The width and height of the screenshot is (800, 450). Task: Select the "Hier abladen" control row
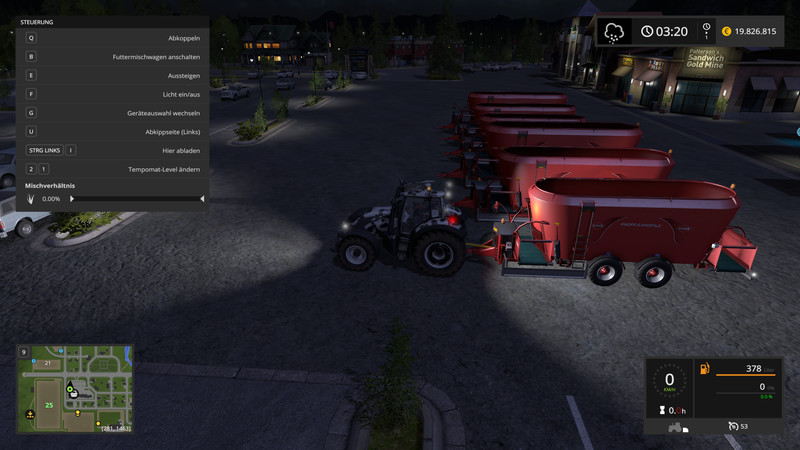pyautogui.click(x=113, y=150)
